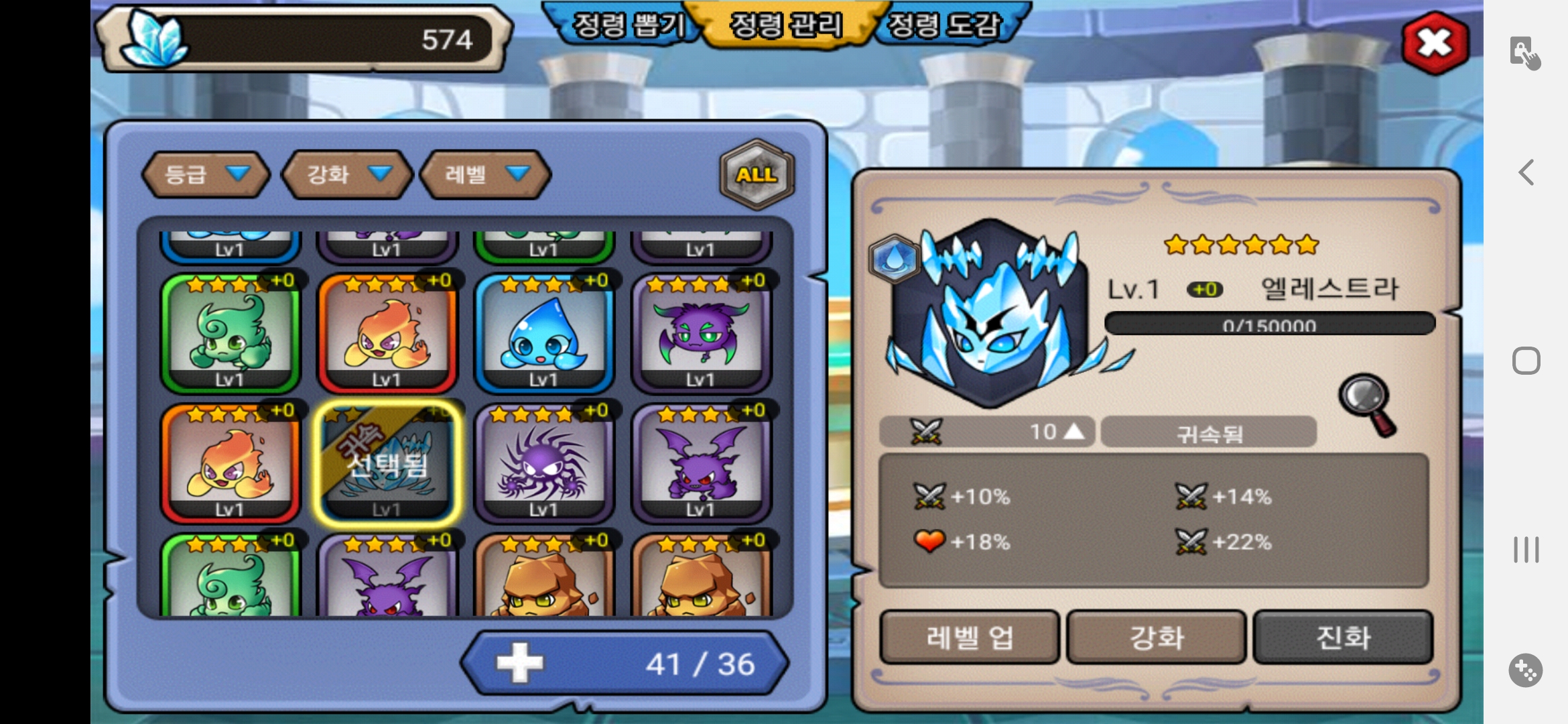
Task: Click the highlighted 선택됨 ice spirit
Action: click(x=387, y=463)
